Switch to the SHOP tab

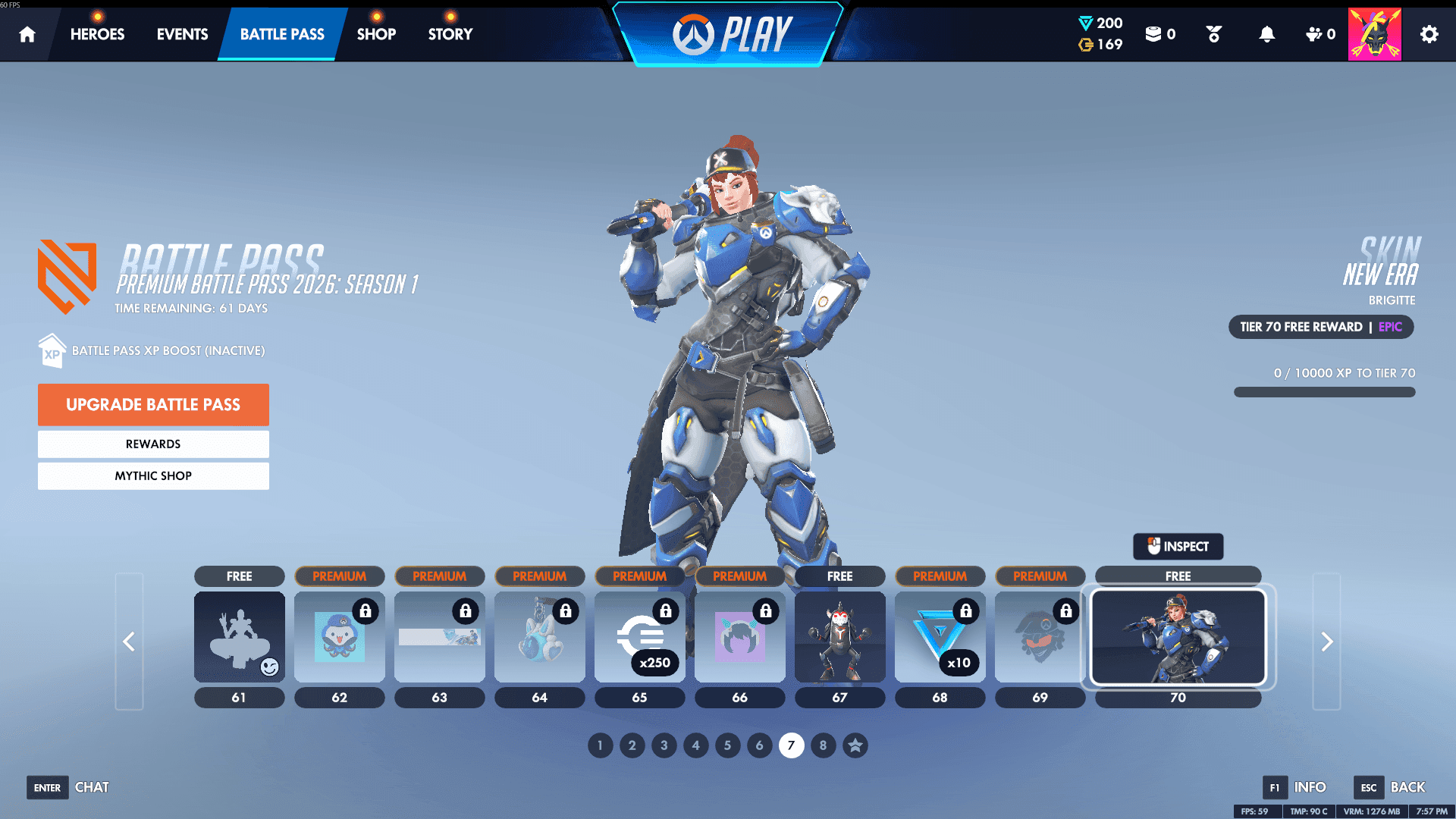tap(376, 33)
